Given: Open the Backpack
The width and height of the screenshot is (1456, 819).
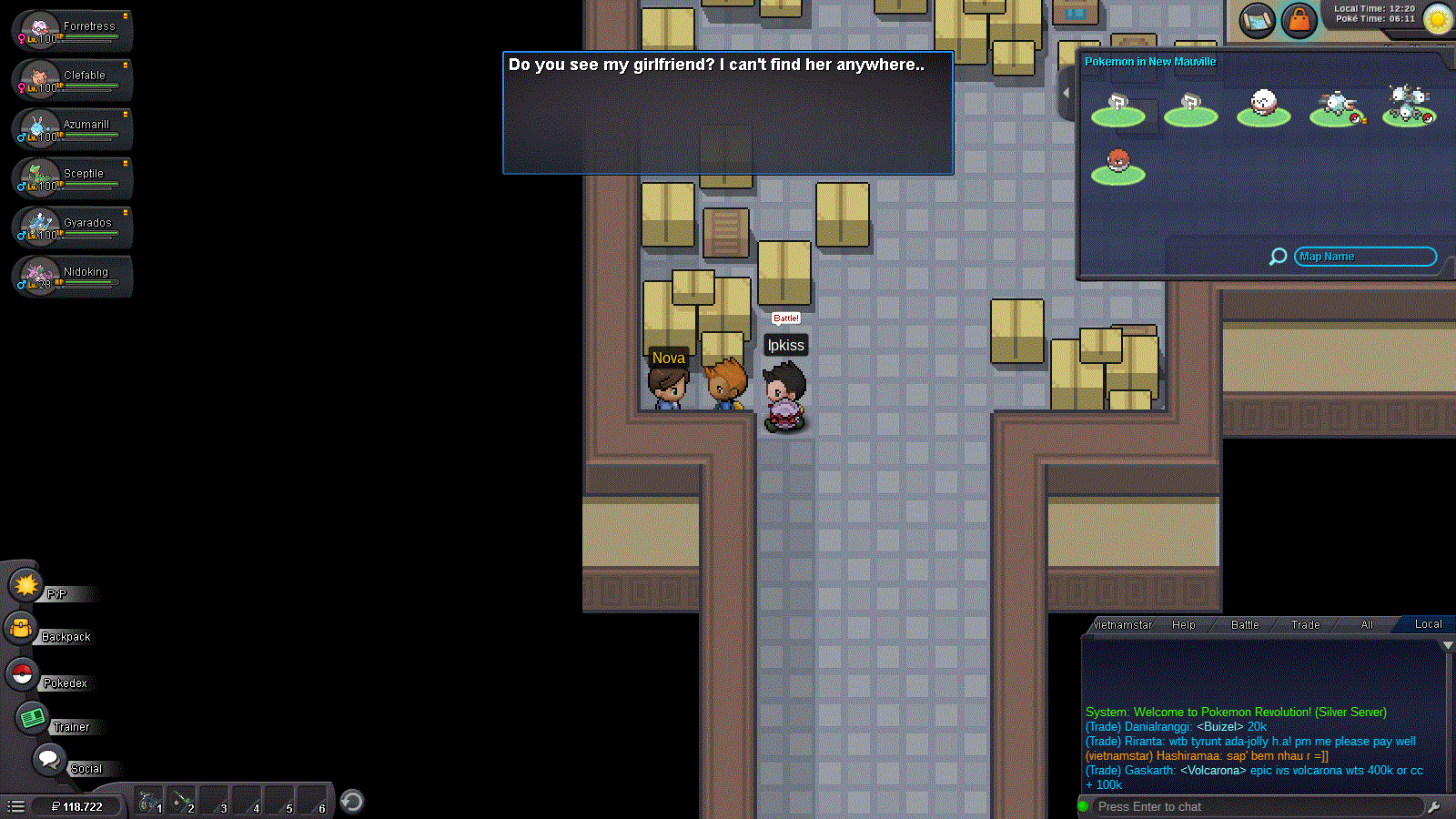Looking at the screenshot, I should click(x=22, y=628).
